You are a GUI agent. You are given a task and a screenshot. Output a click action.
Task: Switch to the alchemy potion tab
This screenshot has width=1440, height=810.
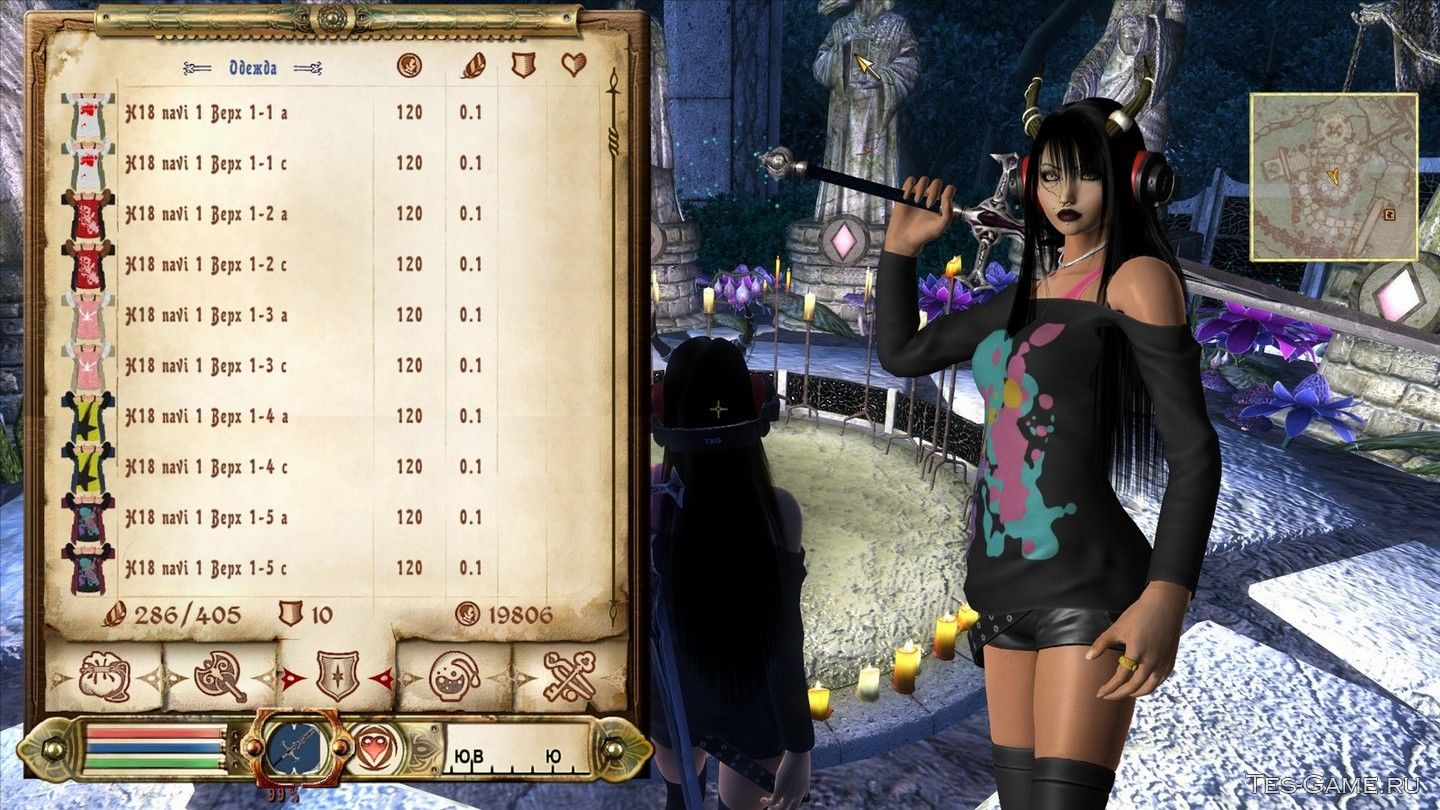pos(455,678)
